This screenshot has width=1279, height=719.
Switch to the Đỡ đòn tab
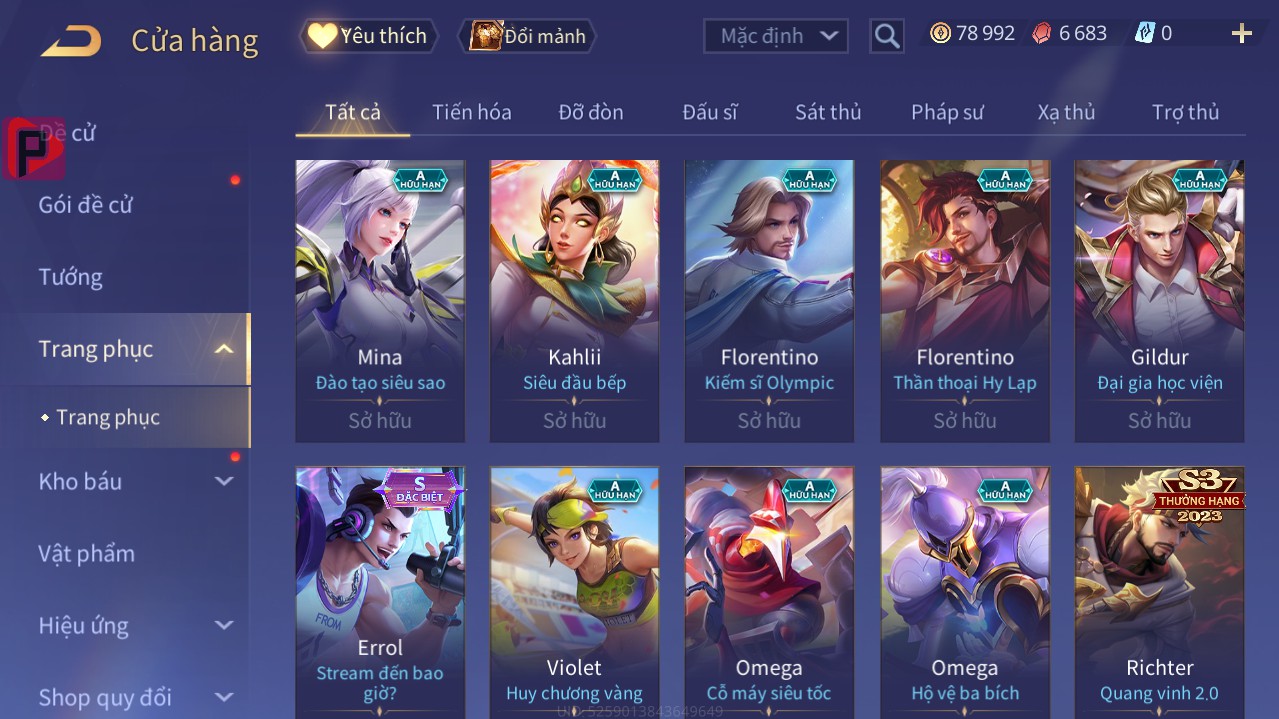591,112
